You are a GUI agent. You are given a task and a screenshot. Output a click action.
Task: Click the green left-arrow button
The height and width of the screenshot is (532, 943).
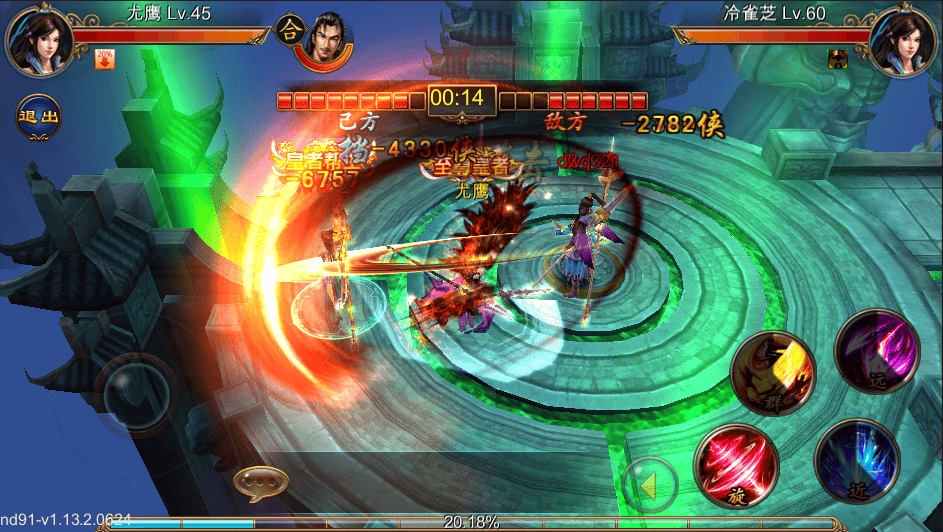[x=649, y=486]
